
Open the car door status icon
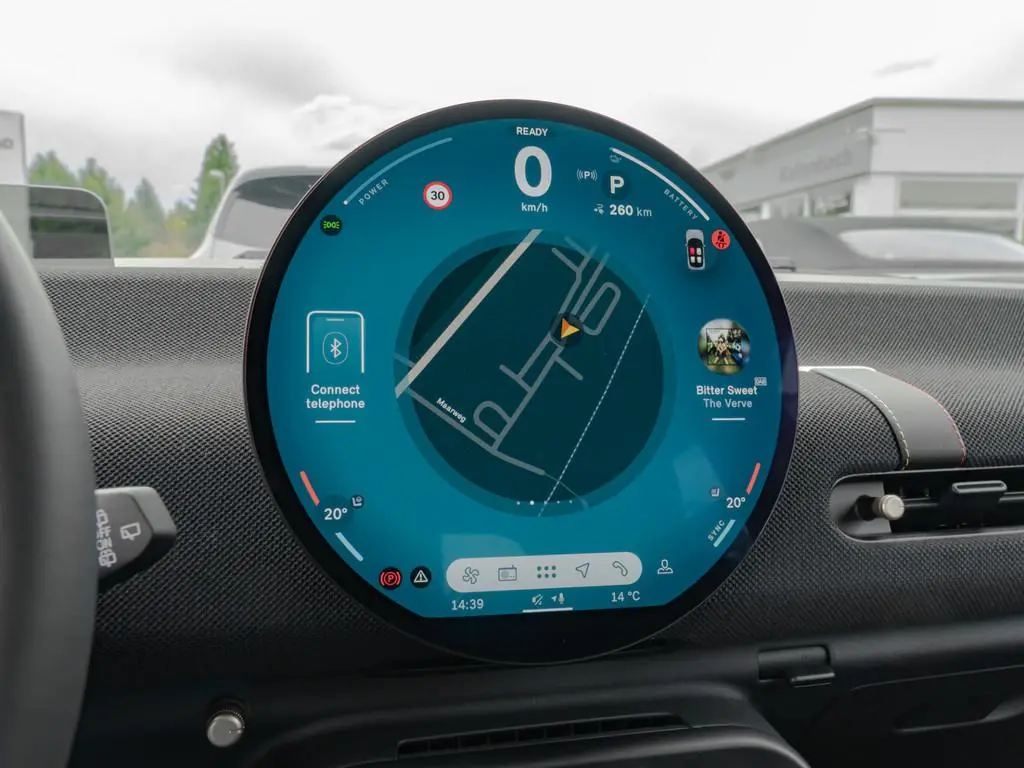point(695,249)
